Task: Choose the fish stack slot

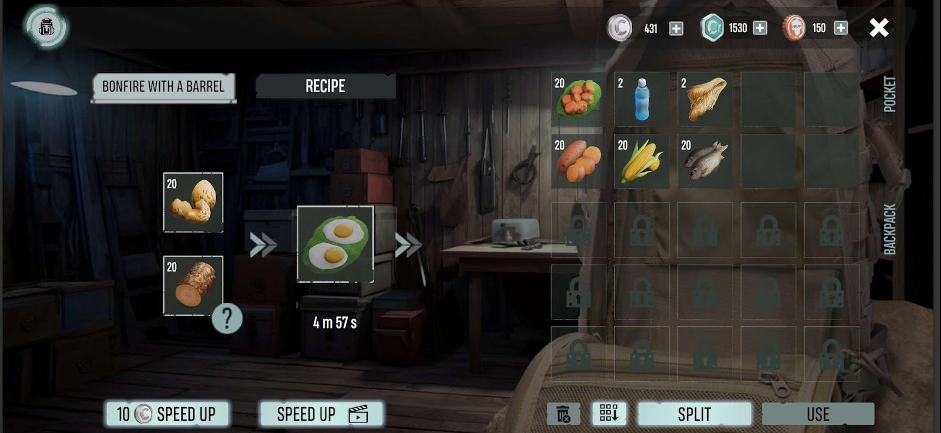Action: click(705, 161)
